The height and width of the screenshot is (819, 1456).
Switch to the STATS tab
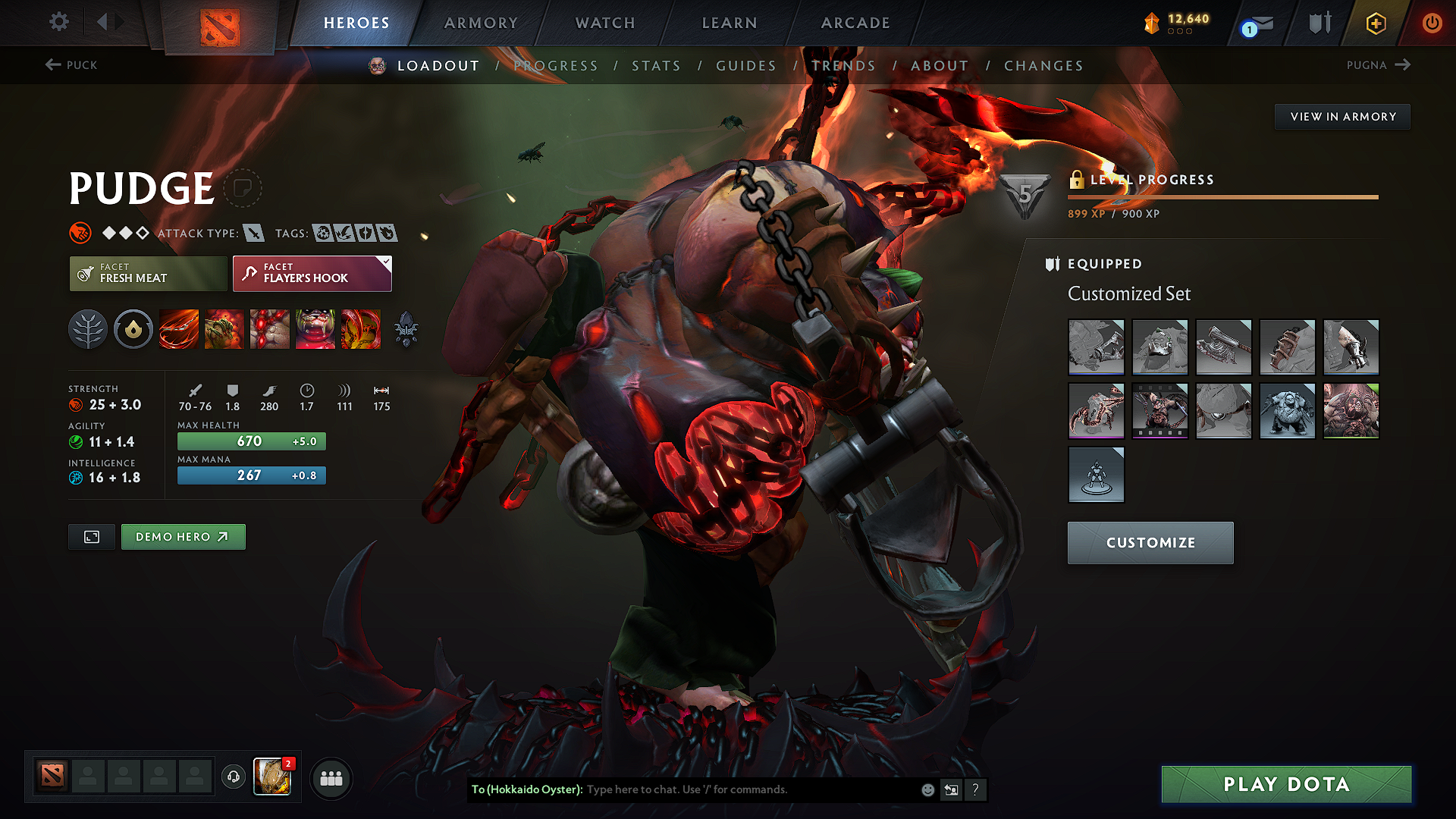(657, 65)
